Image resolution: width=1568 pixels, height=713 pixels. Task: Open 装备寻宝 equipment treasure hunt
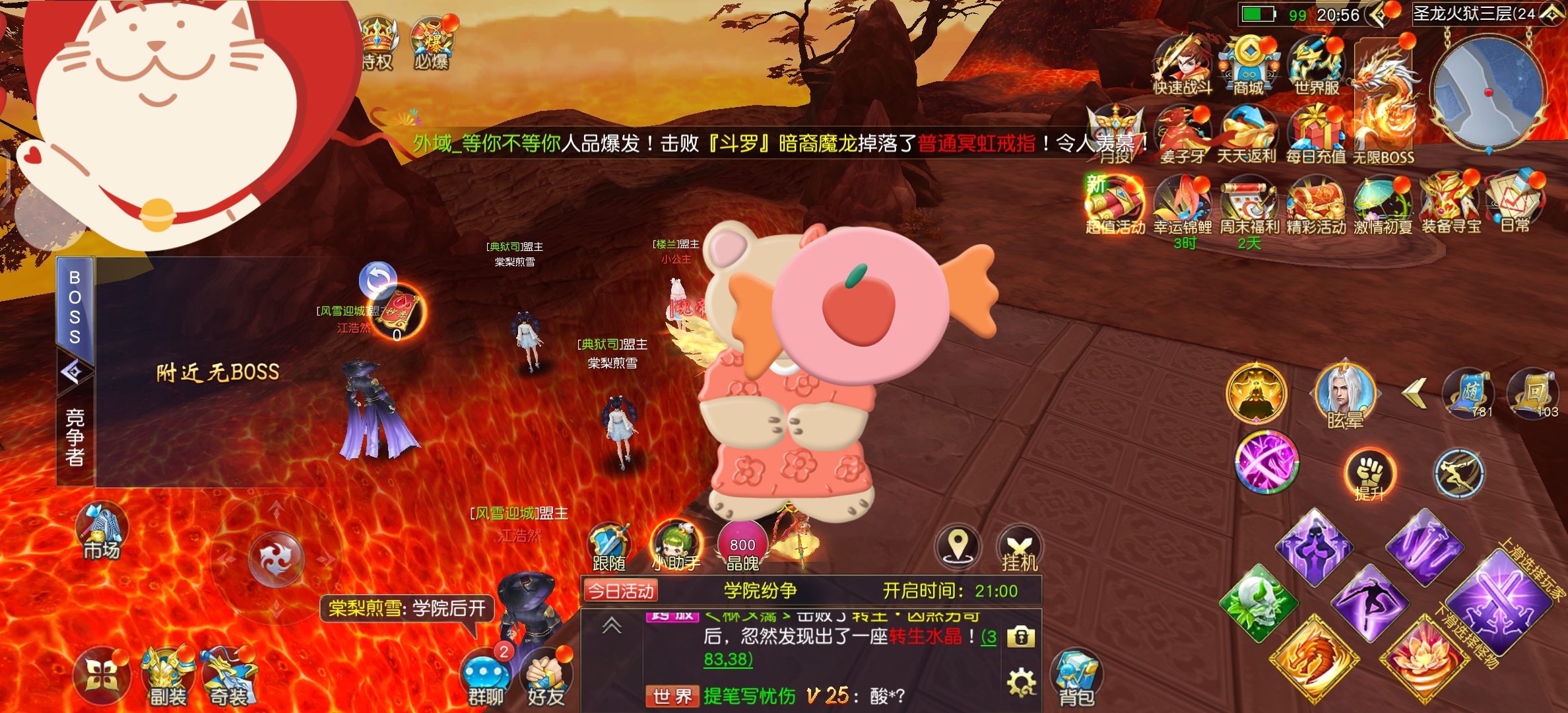(x=1451, y=203)
